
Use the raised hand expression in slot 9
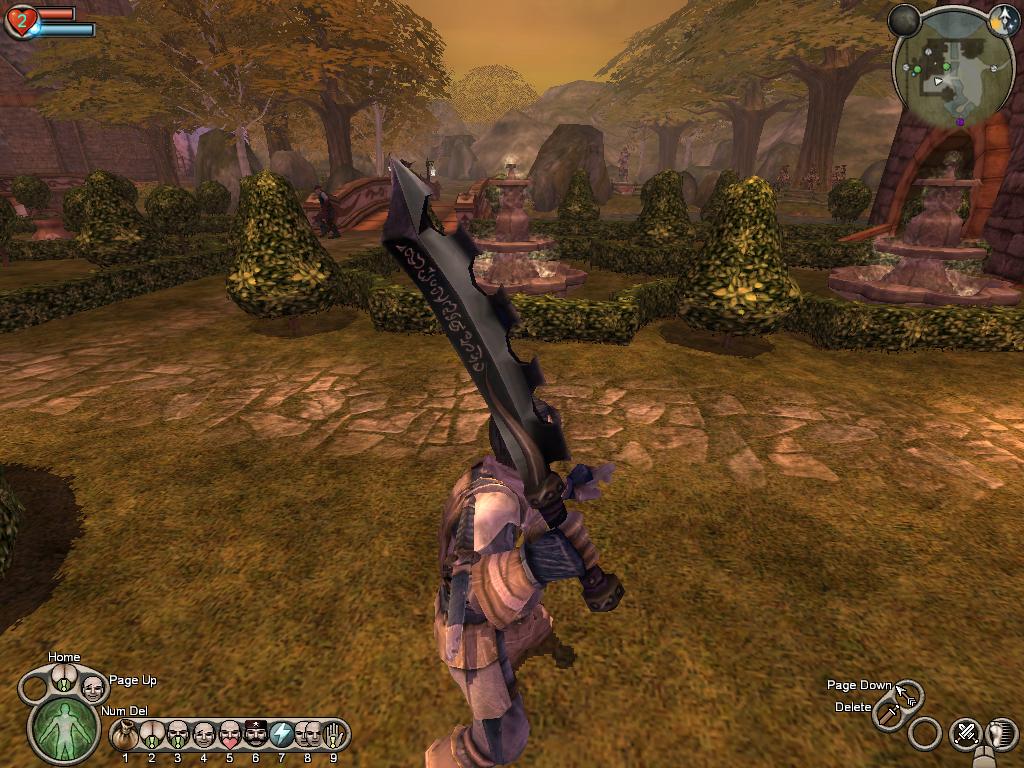point(334,735)
